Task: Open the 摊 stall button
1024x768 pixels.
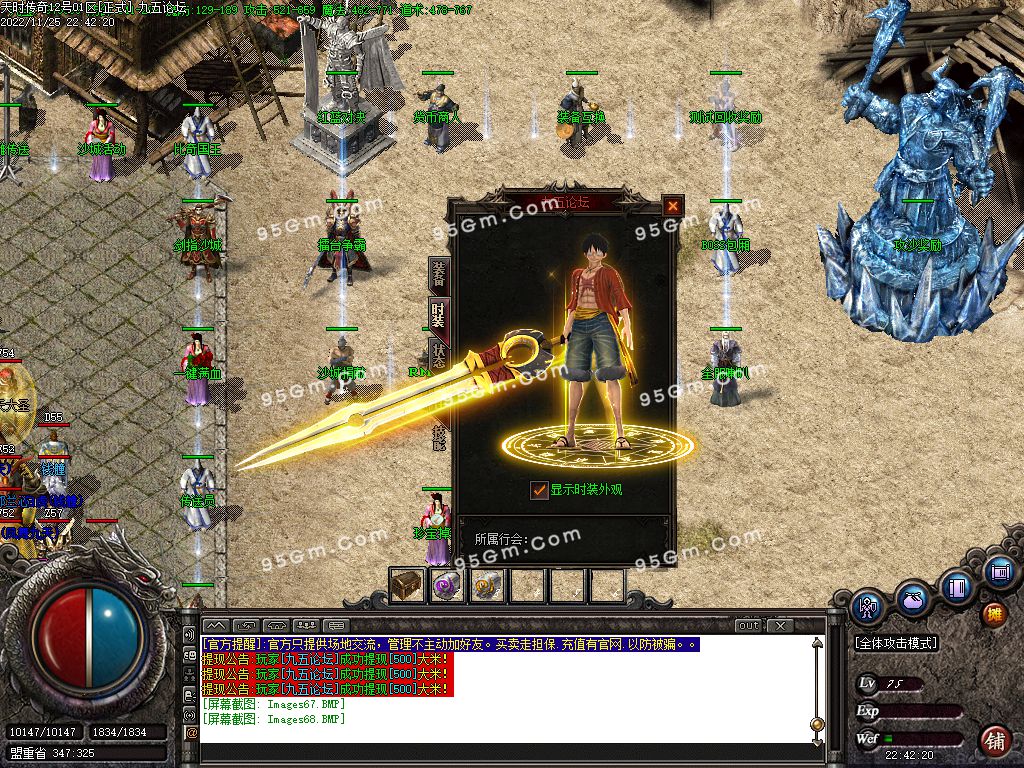Action: (x=994, y=613)
